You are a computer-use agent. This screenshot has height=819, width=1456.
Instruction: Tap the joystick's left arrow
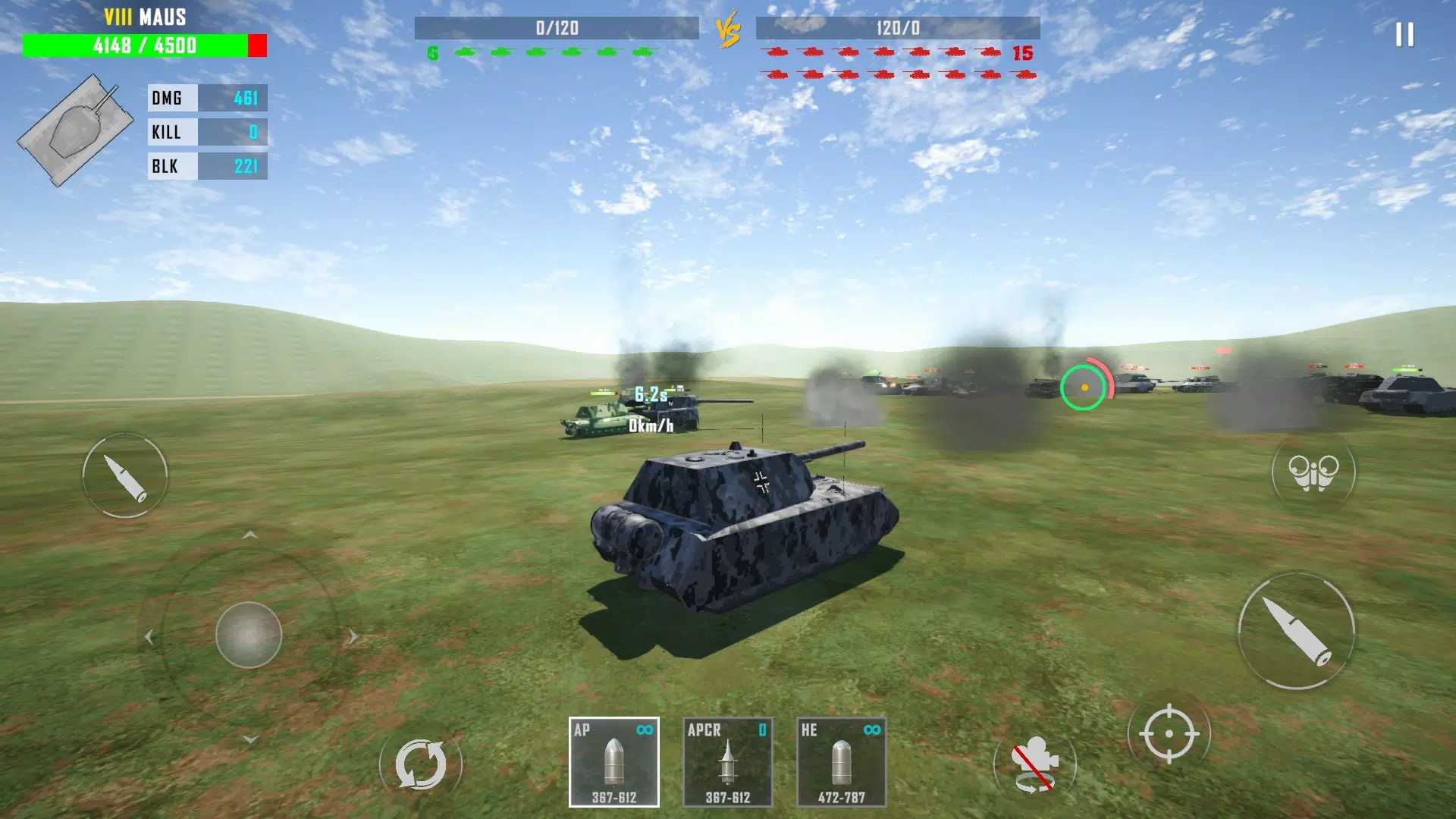point(149,637)
